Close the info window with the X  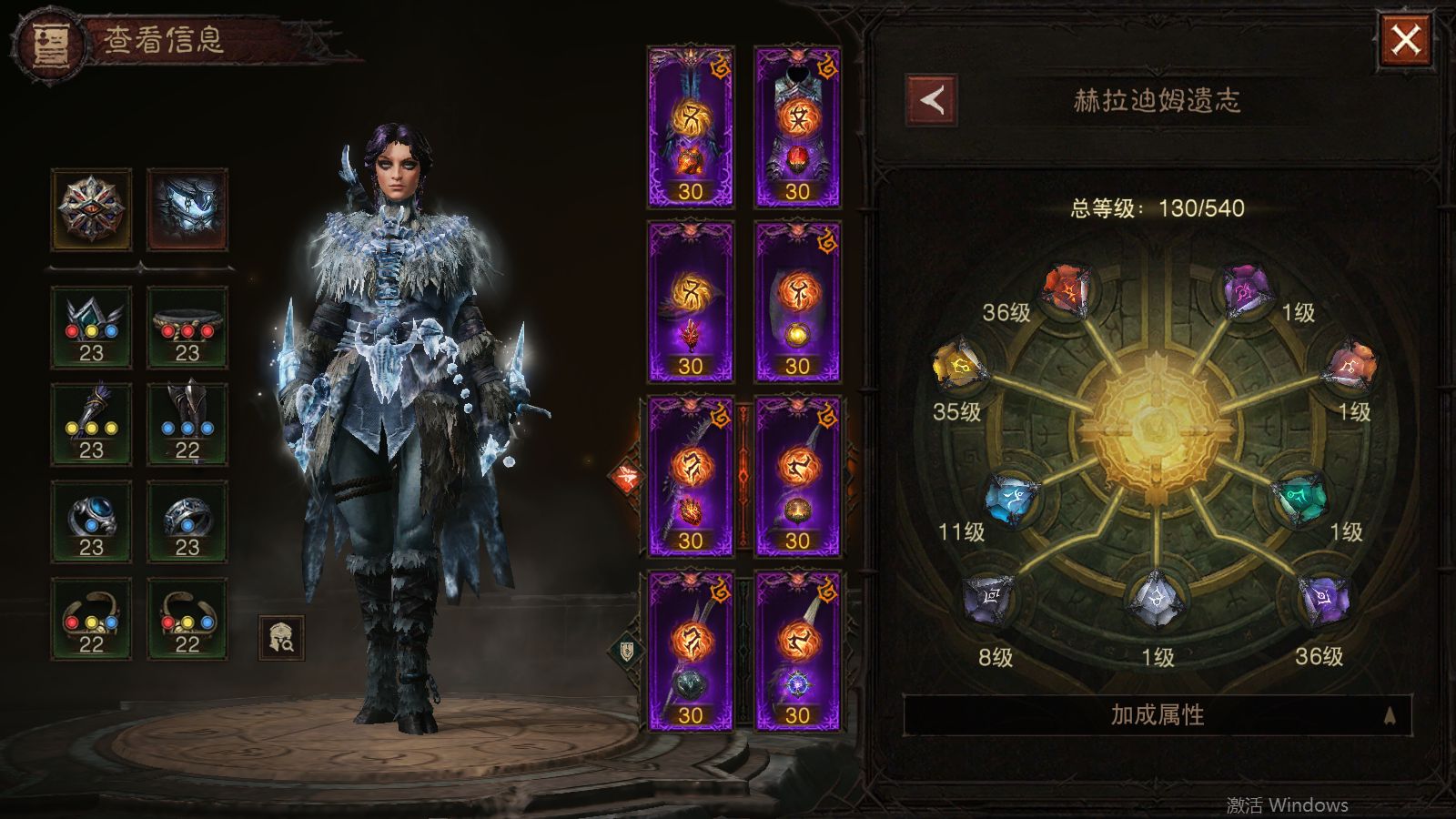(1406, 40)
